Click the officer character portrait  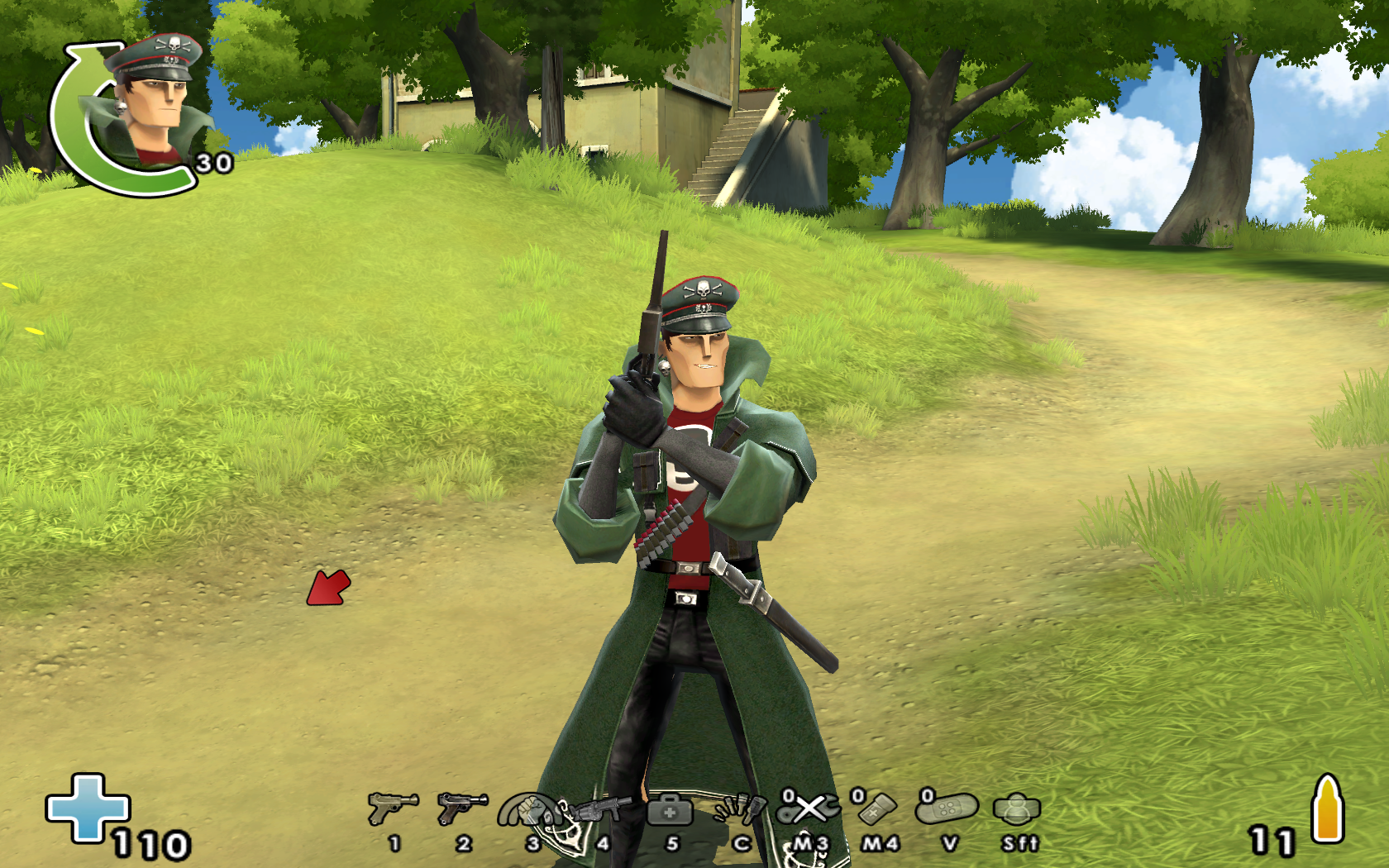[x=149, y=103]
